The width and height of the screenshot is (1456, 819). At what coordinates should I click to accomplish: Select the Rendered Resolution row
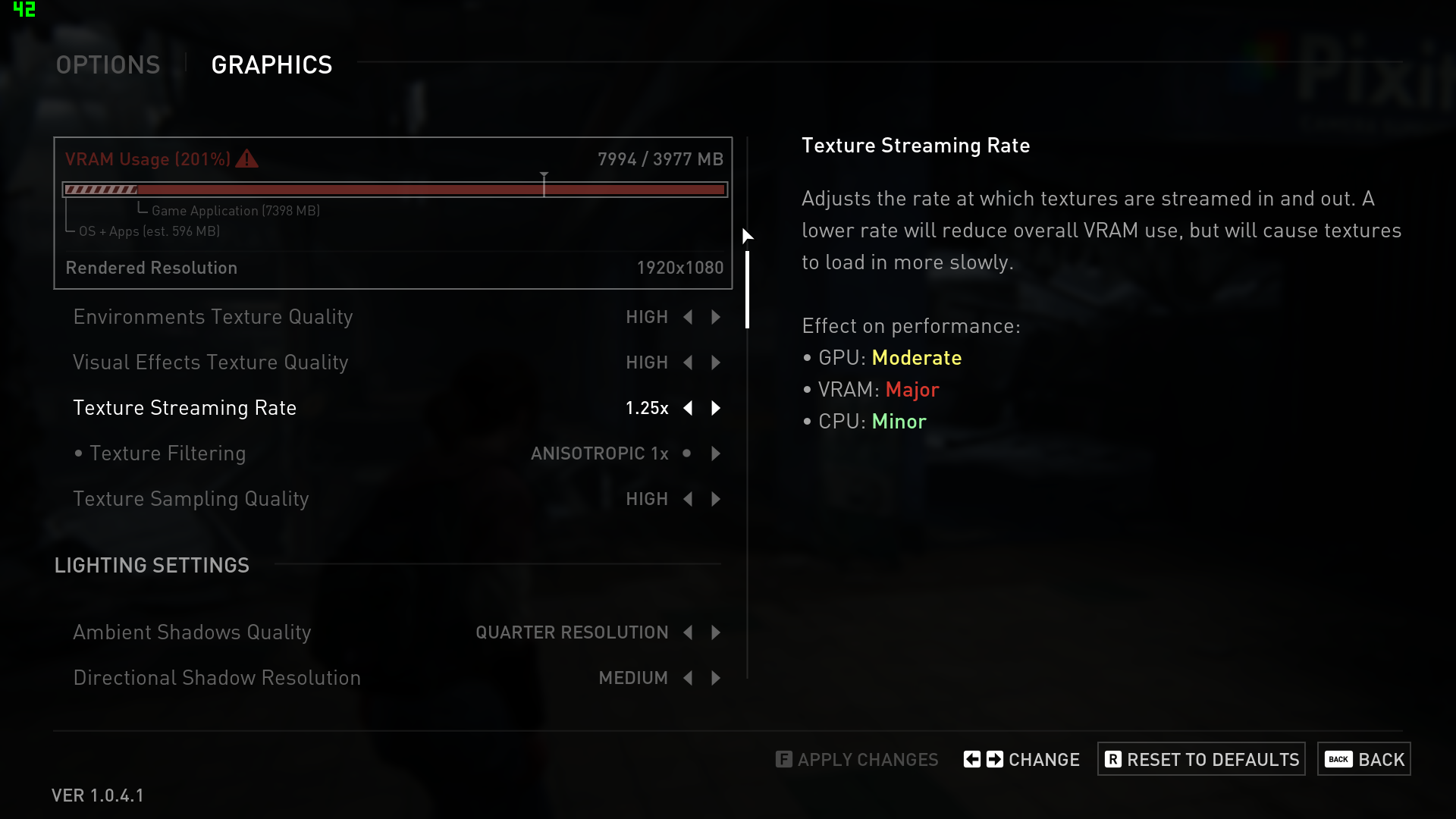pos(393,268)
